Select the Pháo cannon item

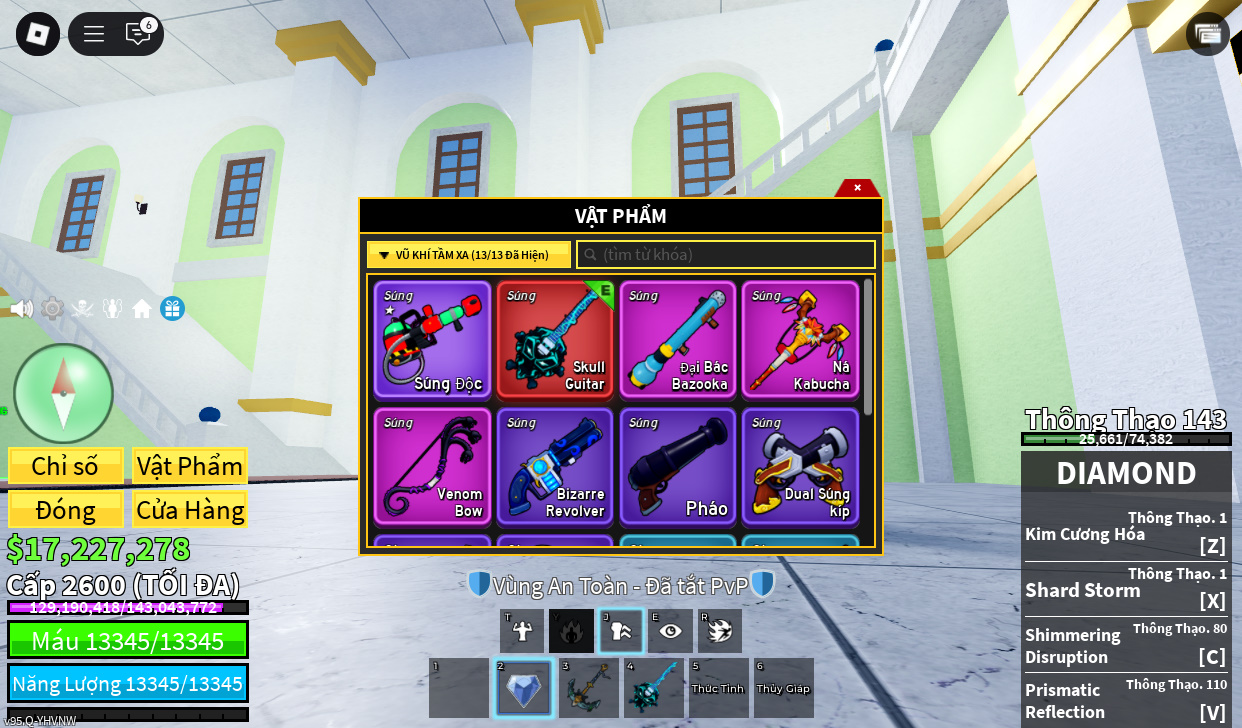pos(677,466)
